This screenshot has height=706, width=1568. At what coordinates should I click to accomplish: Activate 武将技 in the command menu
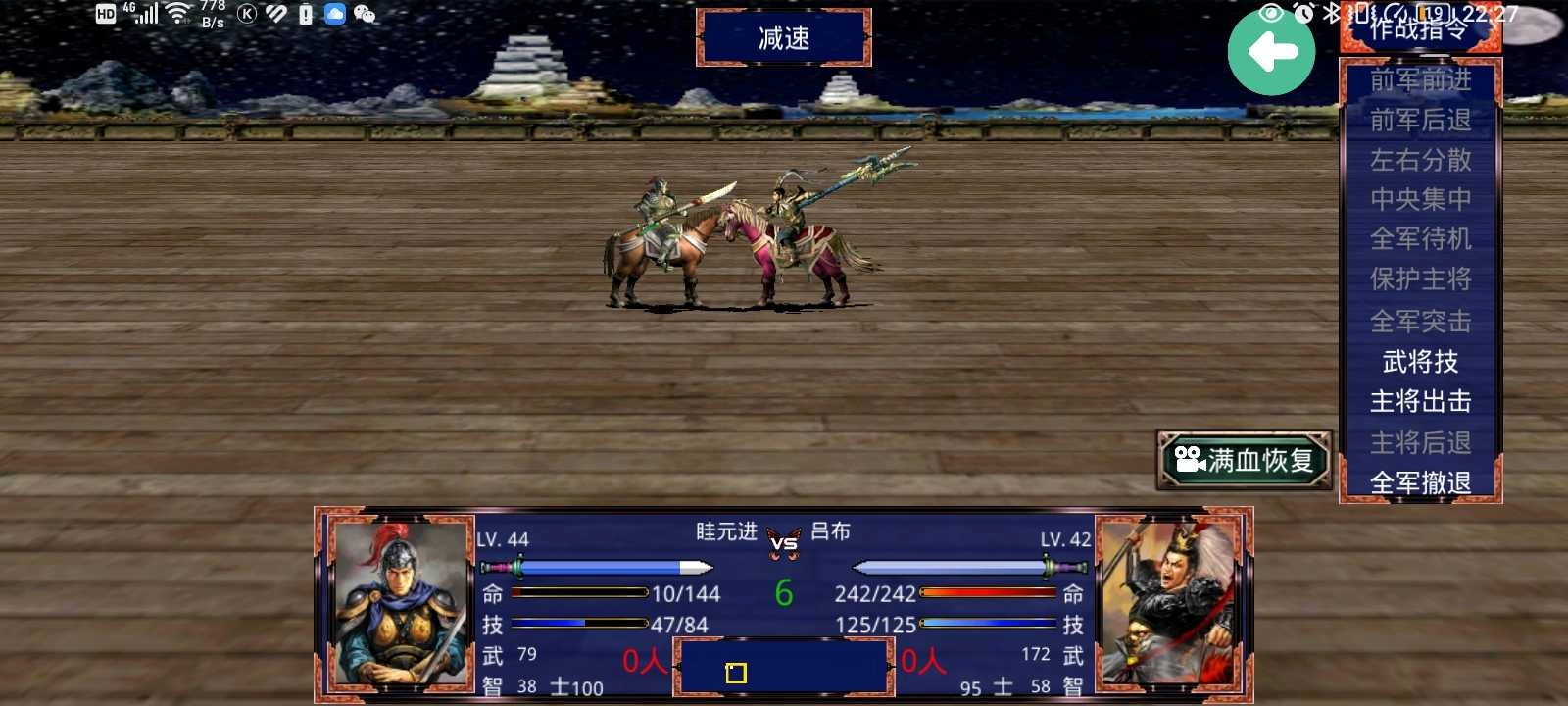[x=1420, y=362]
